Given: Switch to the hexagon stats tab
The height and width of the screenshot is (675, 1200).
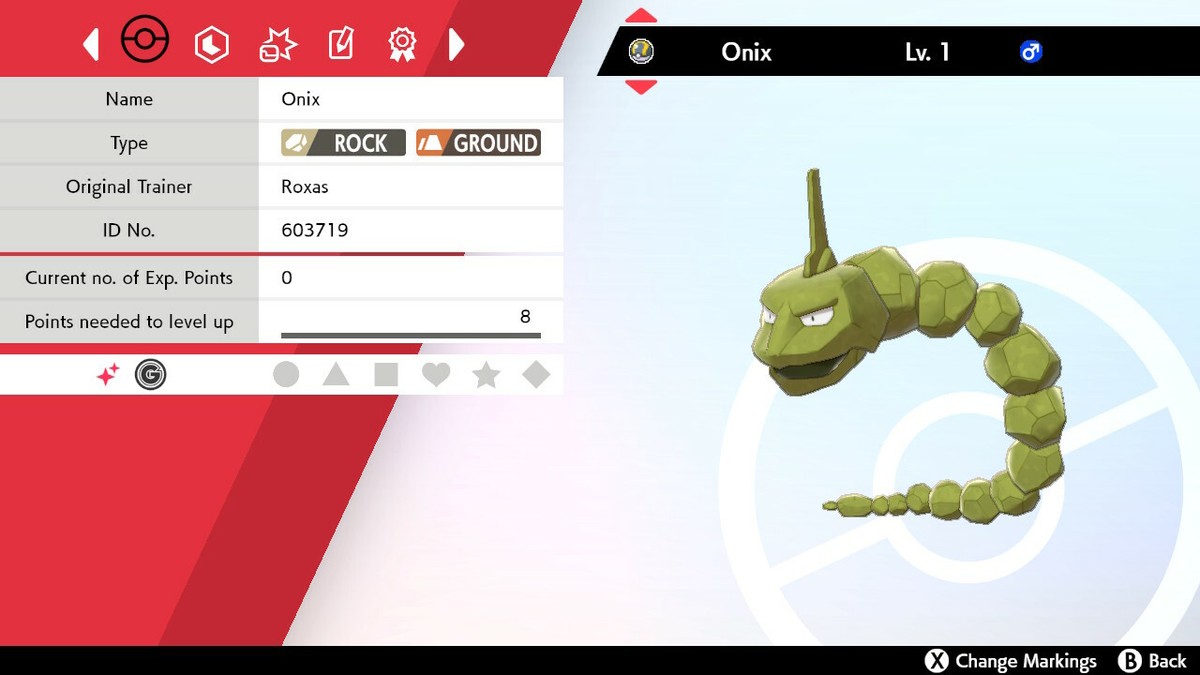Looking at the screenshot, I should [212, 44].
